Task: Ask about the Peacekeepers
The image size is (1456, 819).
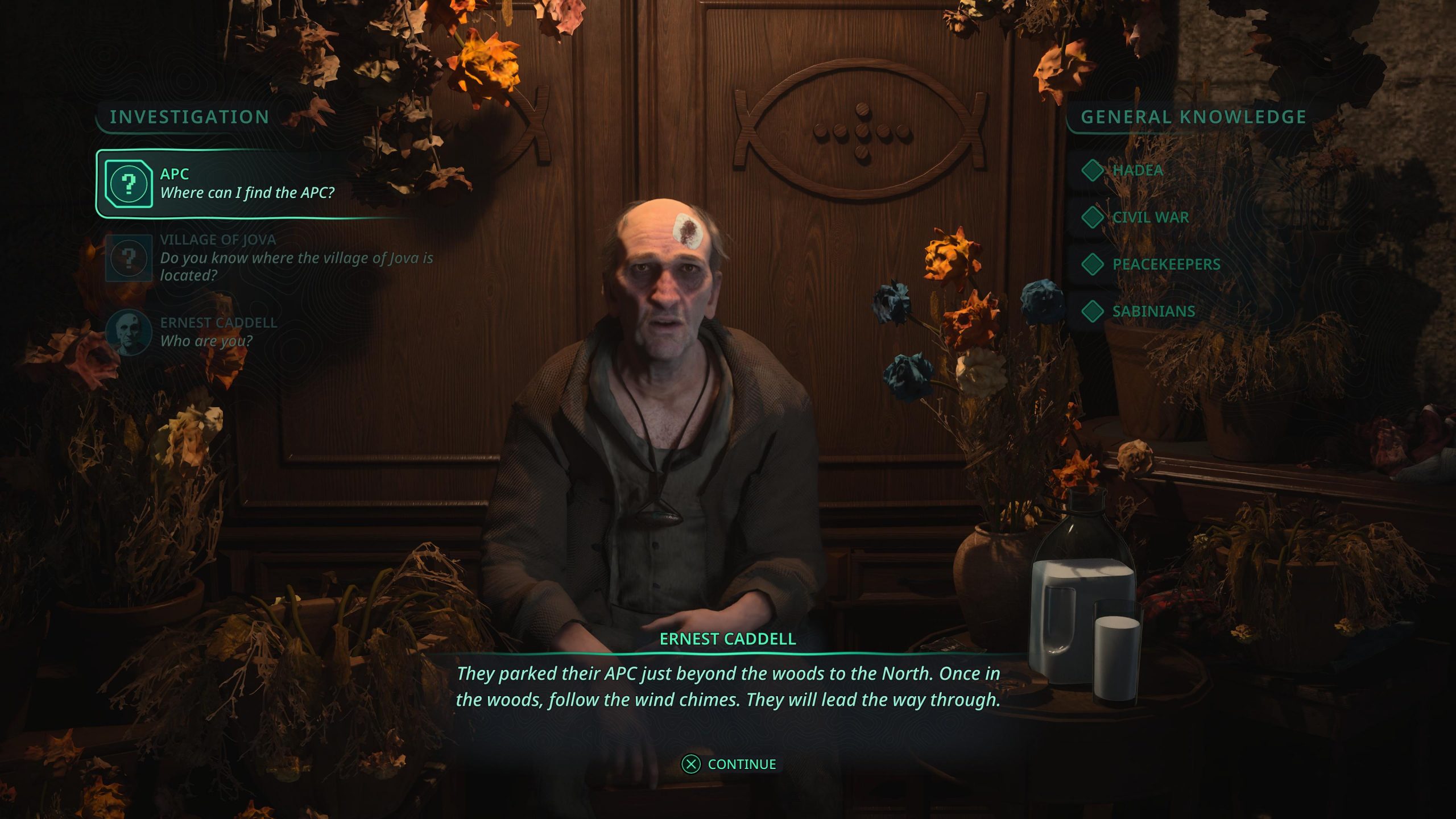Action: (x=1165, y=264)
